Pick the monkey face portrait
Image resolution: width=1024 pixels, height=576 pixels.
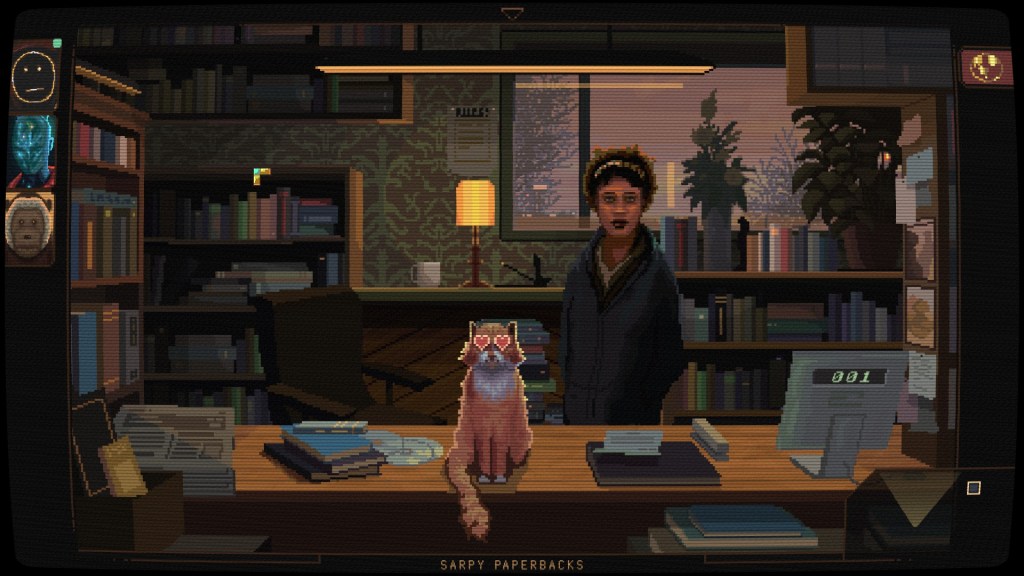point(29,228)
